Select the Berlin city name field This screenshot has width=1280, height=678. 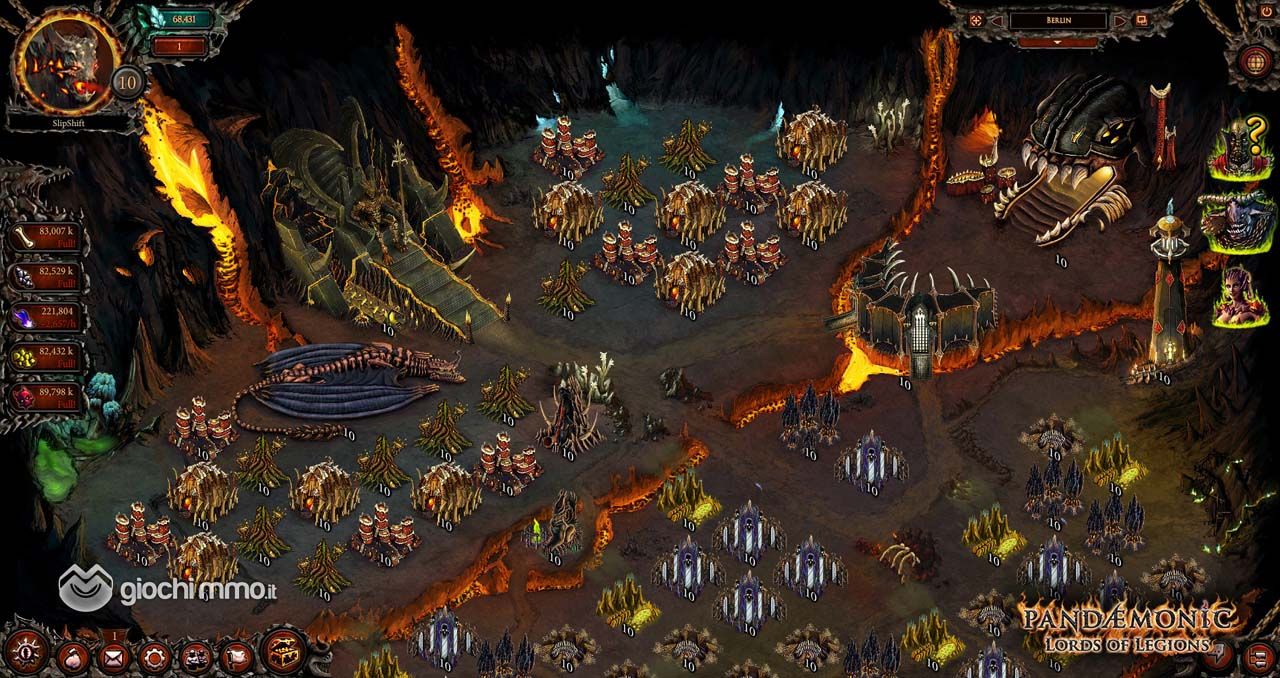(x=1058, y=20)
